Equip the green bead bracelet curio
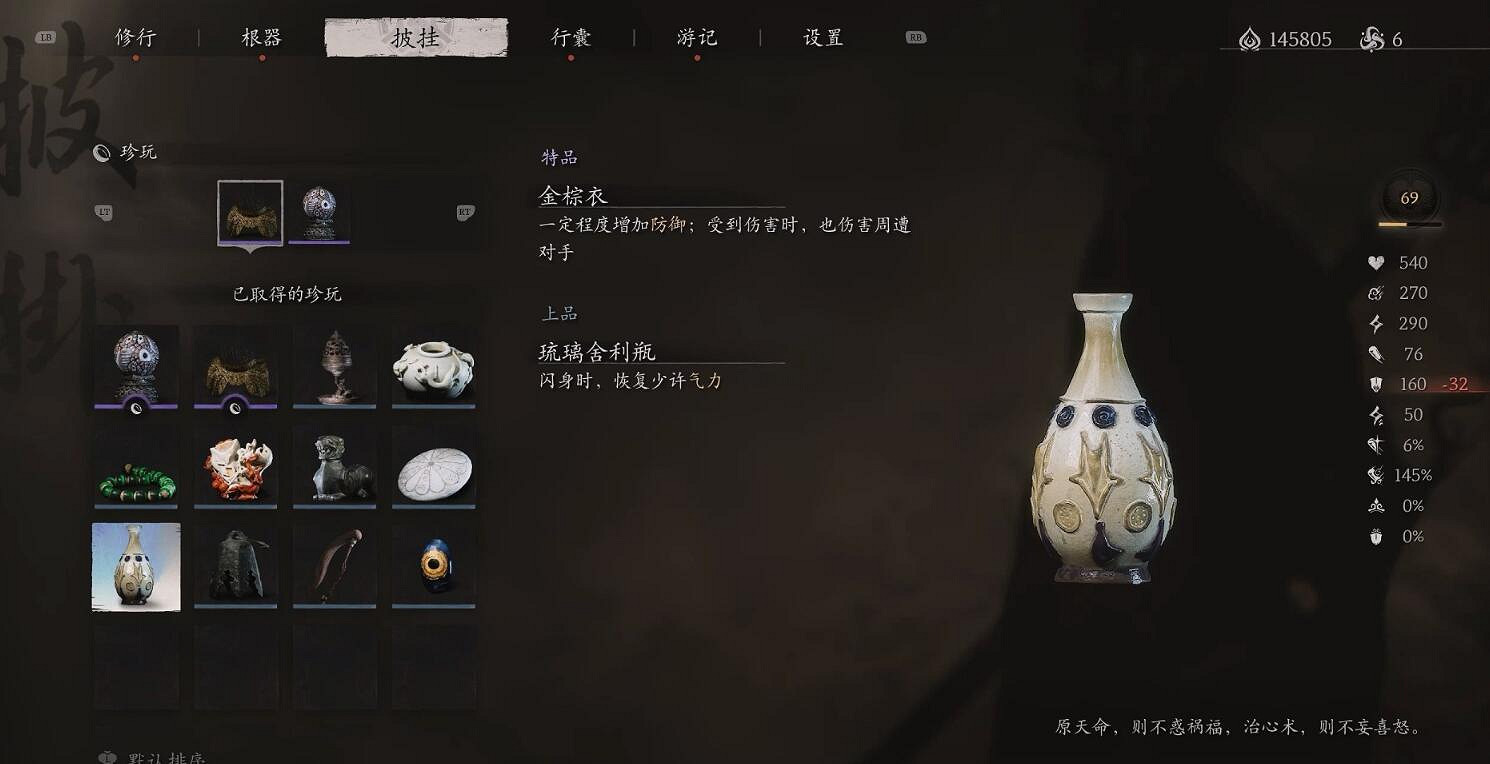 click(136, 467)
